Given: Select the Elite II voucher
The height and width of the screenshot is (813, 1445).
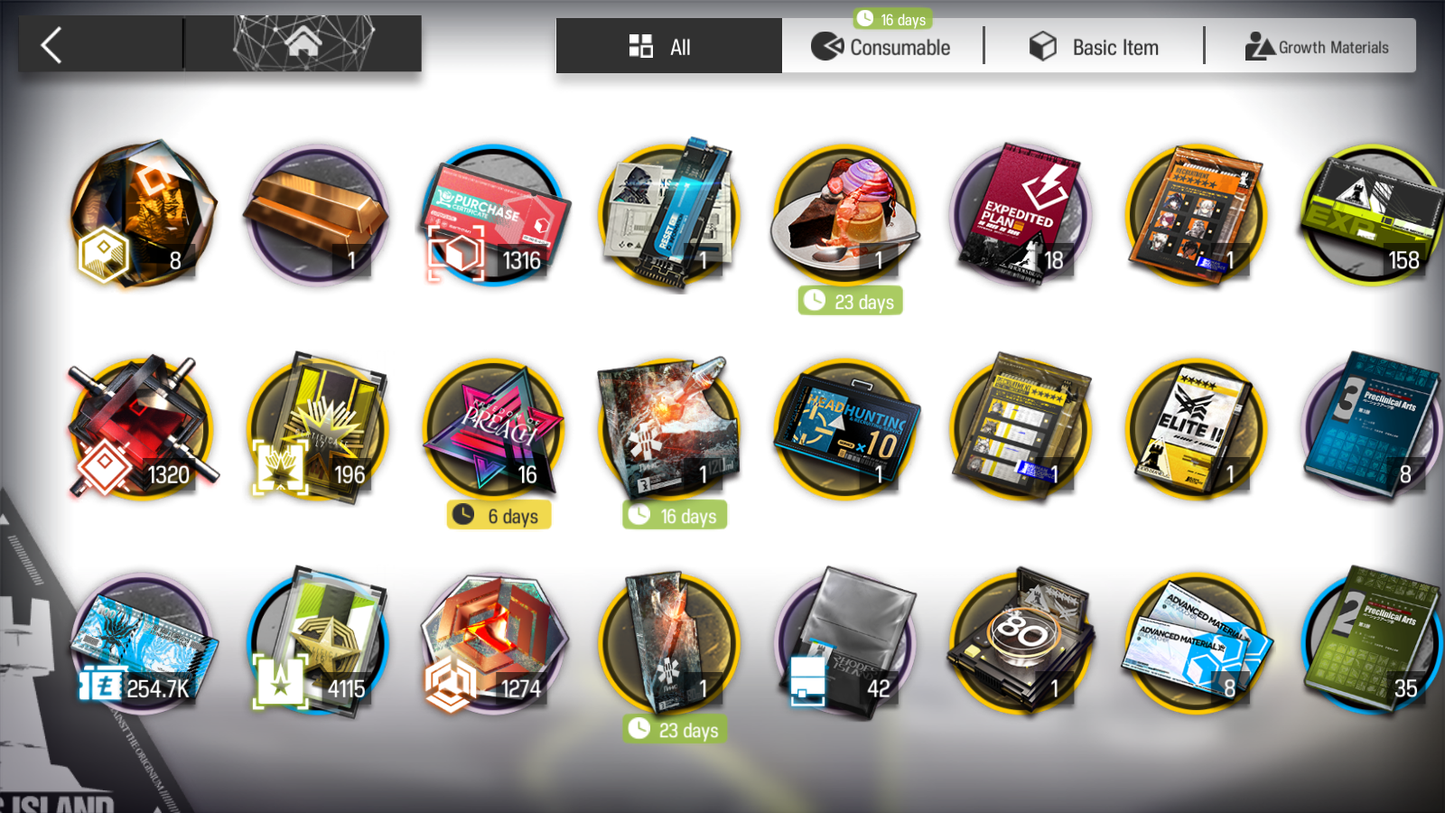Looking at the screenshot, I should pyautogui.click(x=1196, y=429).
